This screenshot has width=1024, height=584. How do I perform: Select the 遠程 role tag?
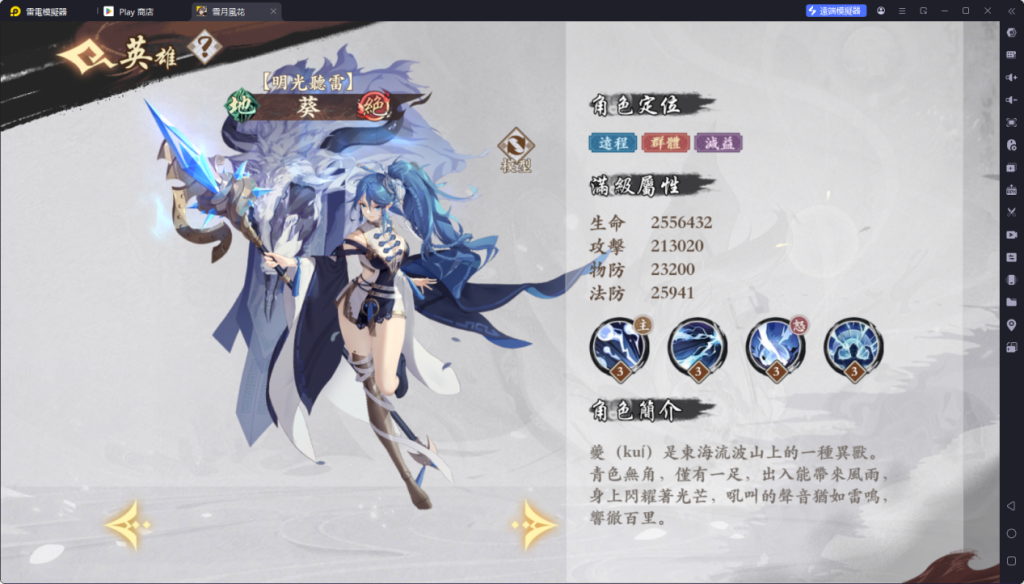(612, 143)
